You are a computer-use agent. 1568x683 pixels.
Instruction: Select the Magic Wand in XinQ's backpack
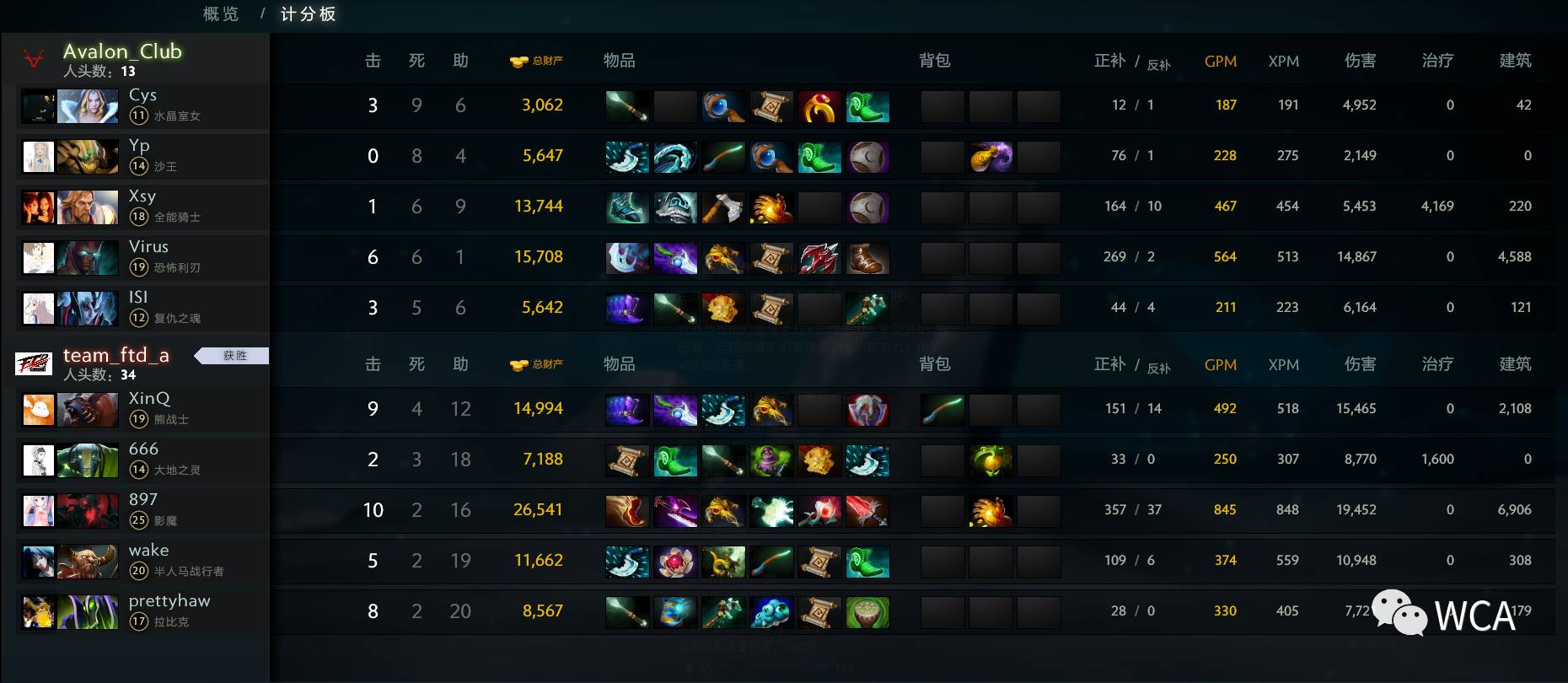point(942,408)
